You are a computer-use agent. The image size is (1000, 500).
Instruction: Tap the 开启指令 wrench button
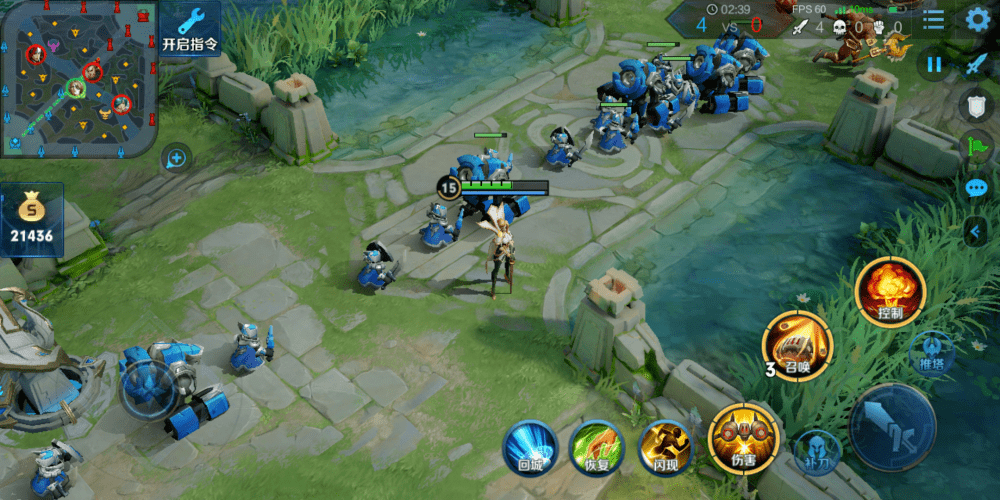coord(189,28)
